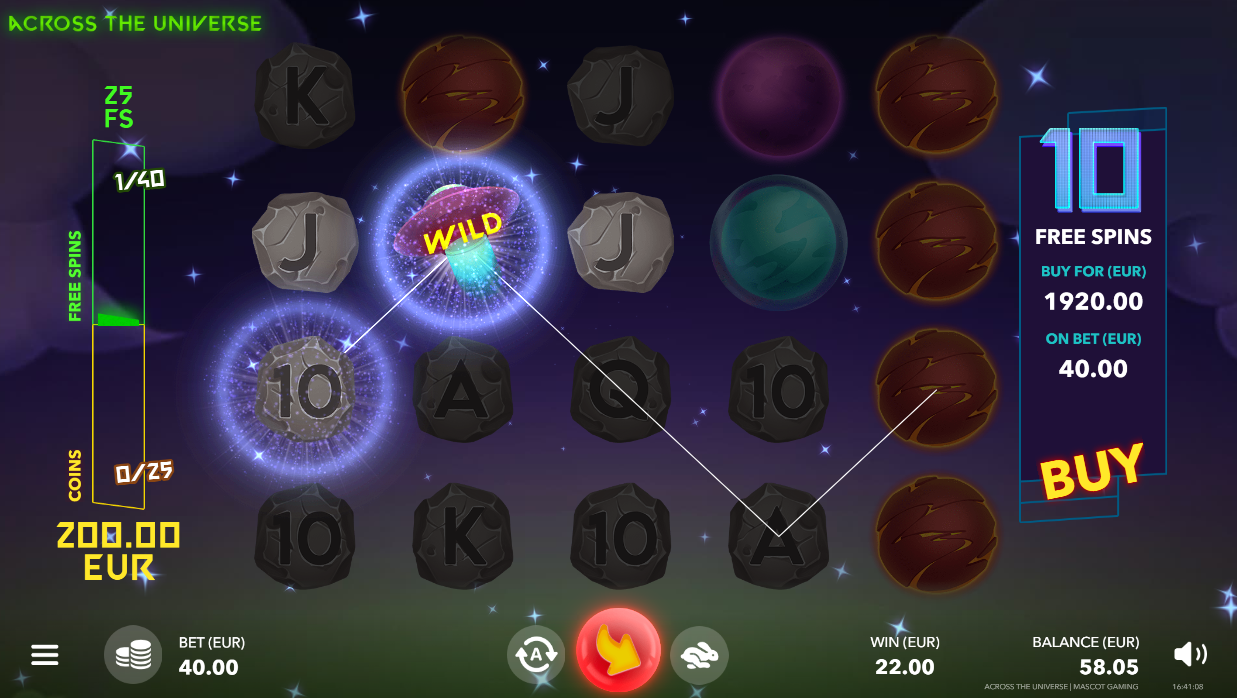Open the hamburger menu
Image resolution: width=1237 pixels, height=698 pixels.
point(45,655)
